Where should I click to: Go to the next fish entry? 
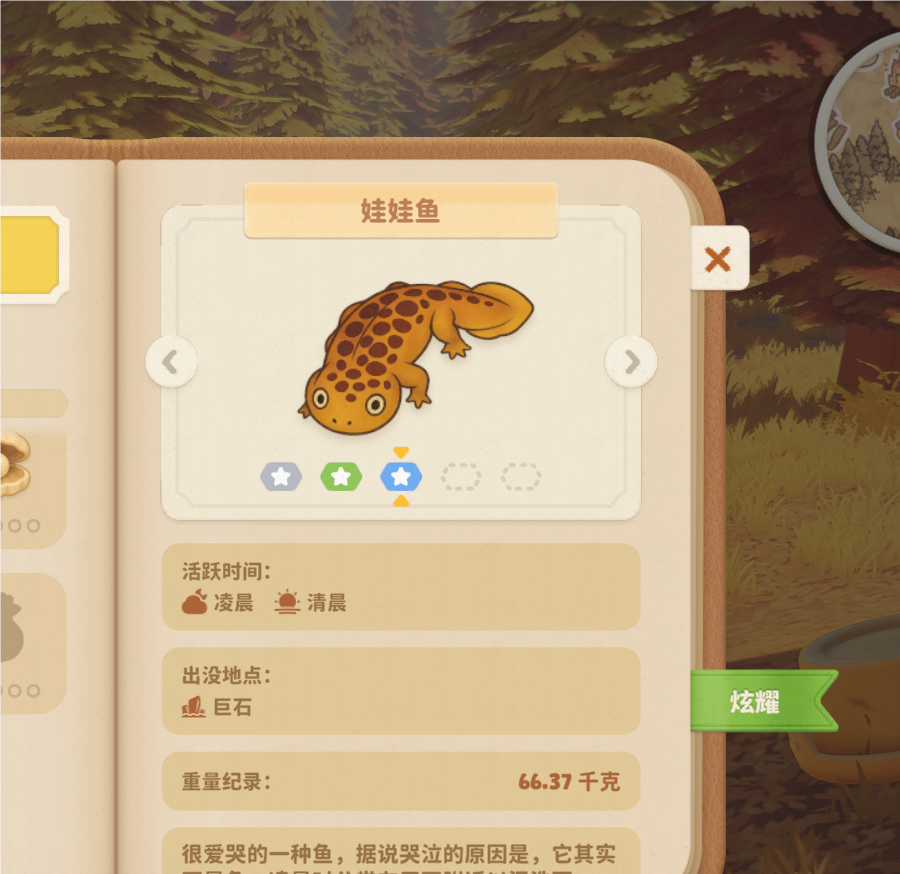click(x=631, y=362)
